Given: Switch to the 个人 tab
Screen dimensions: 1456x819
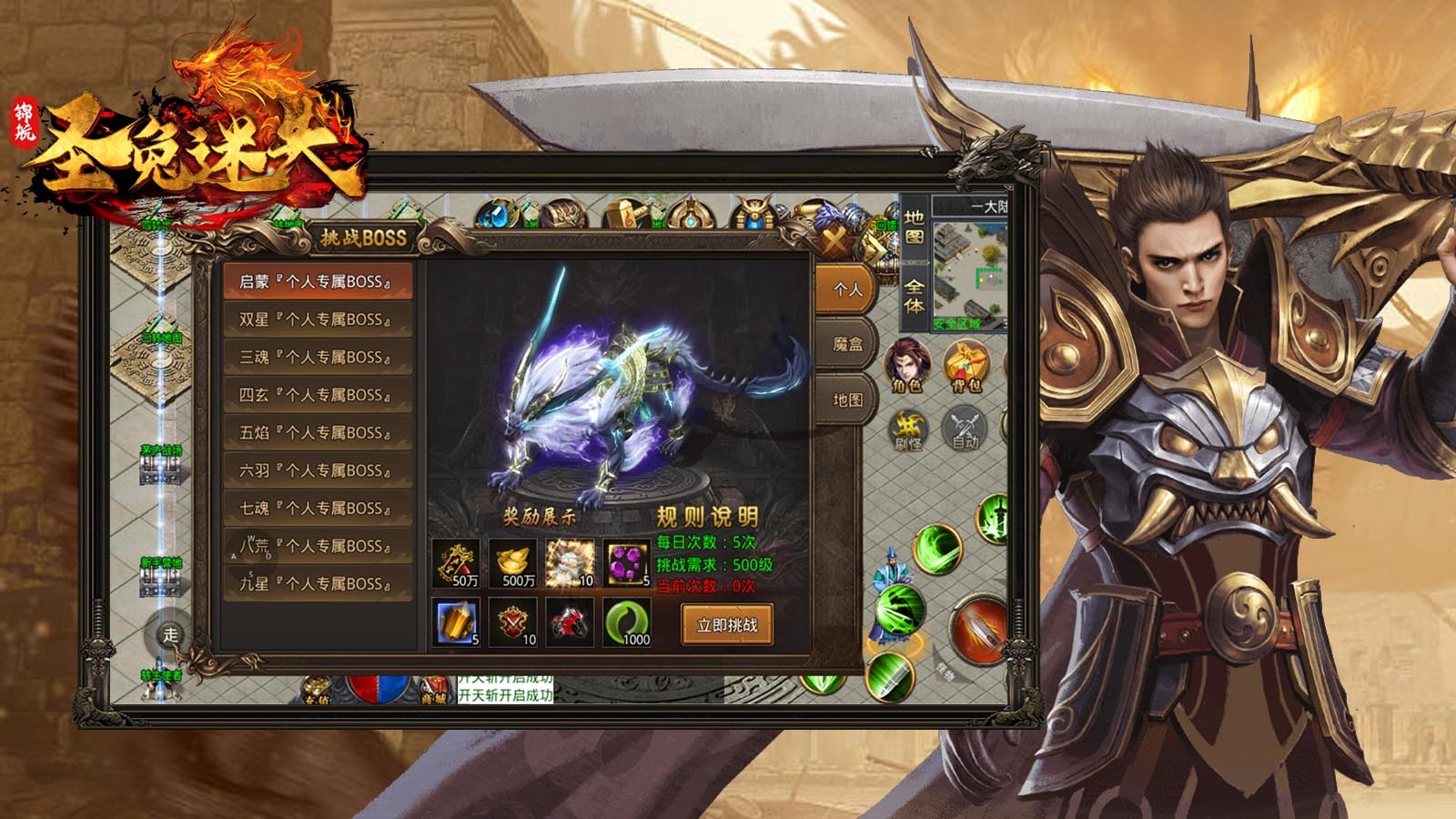Looking at the screenshot, I should [x=846, y=289].
